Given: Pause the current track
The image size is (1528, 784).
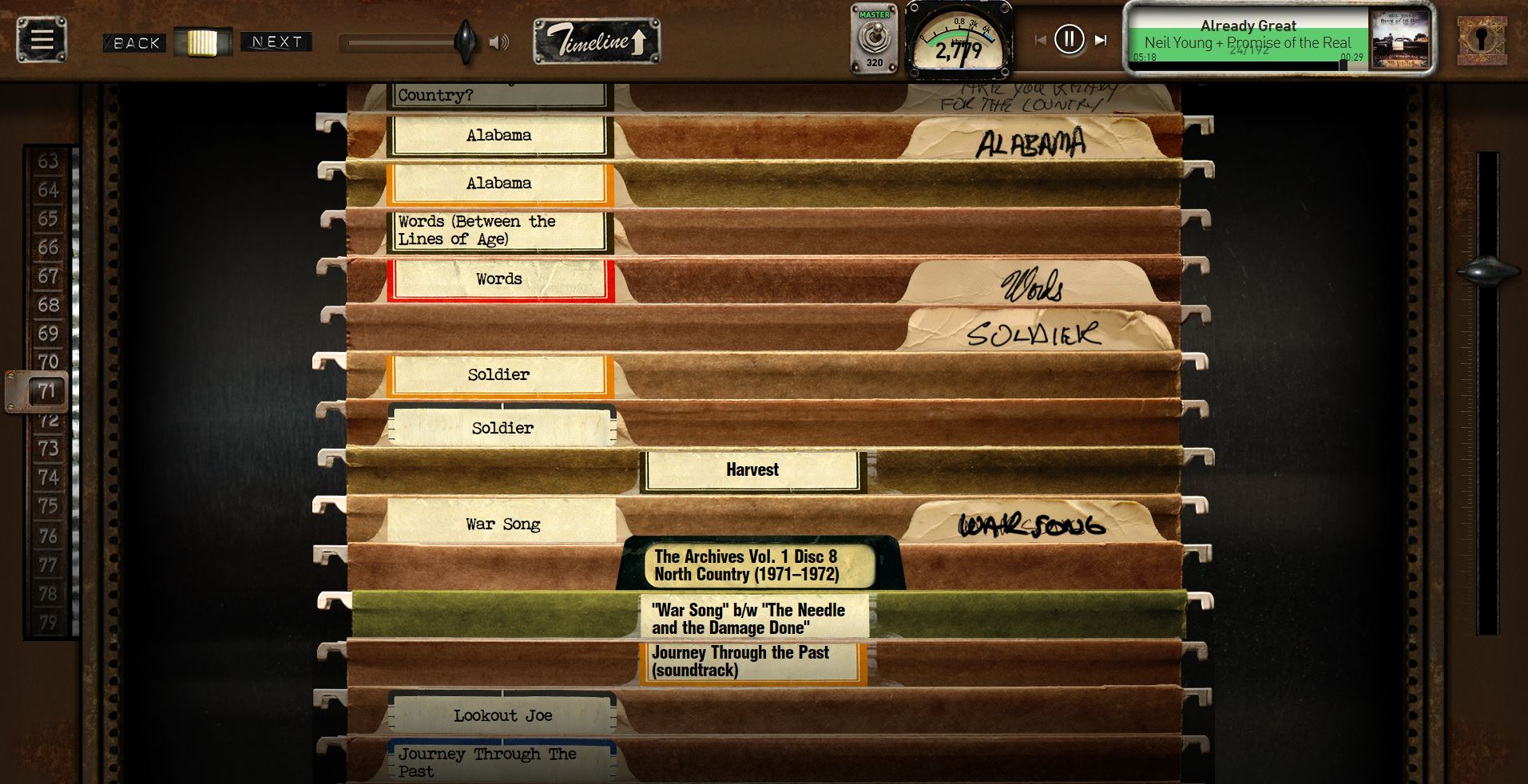Looking at the screenshot, I should pyautogui.click(x=1069, y=39).
